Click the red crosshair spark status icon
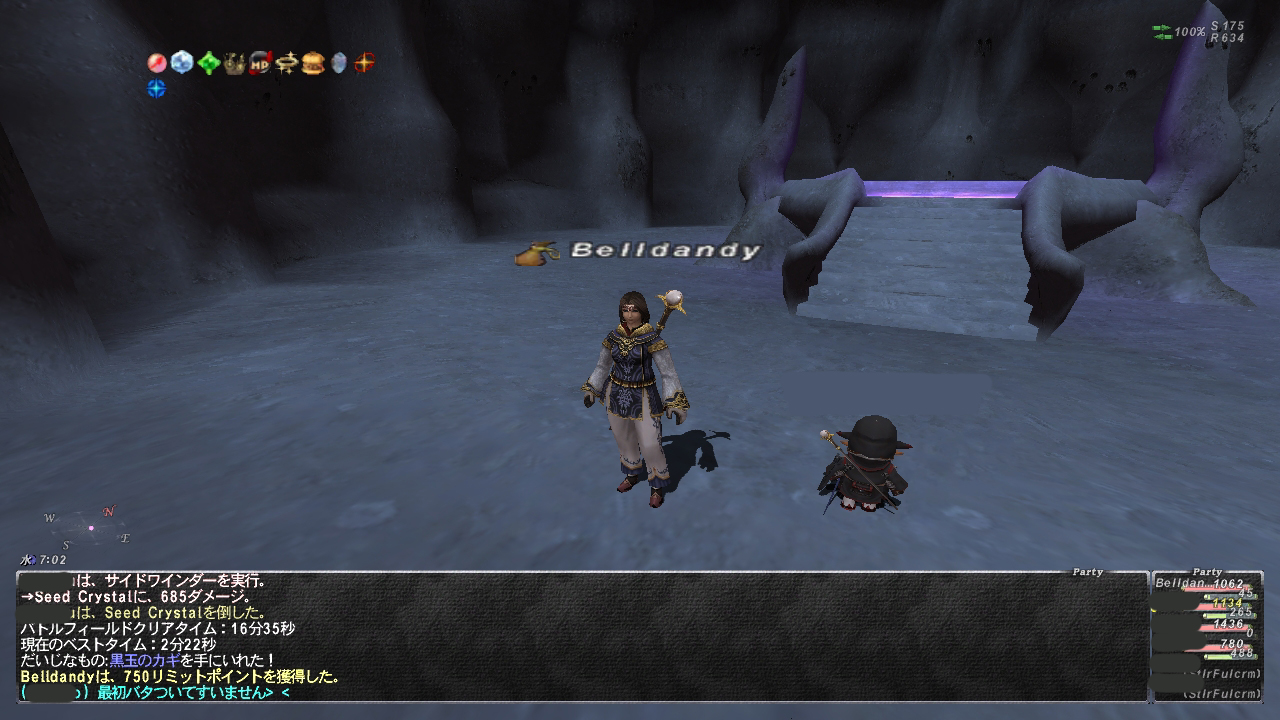 click(364, 63)
